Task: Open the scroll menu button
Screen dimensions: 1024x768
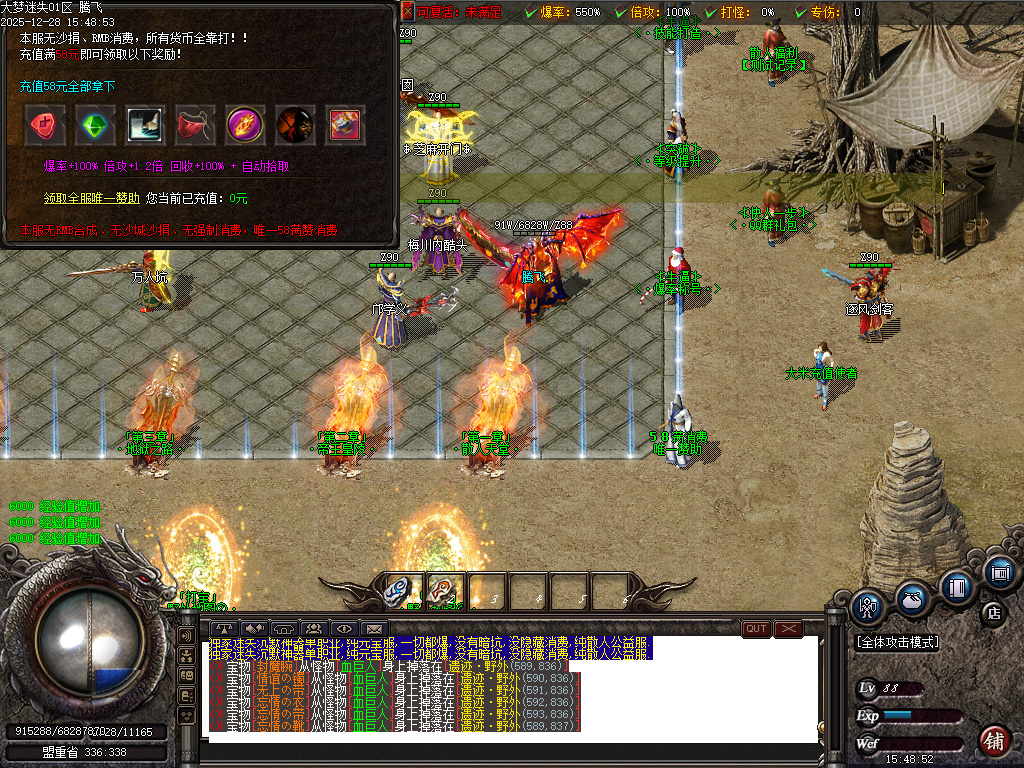Action: (999, 573)
